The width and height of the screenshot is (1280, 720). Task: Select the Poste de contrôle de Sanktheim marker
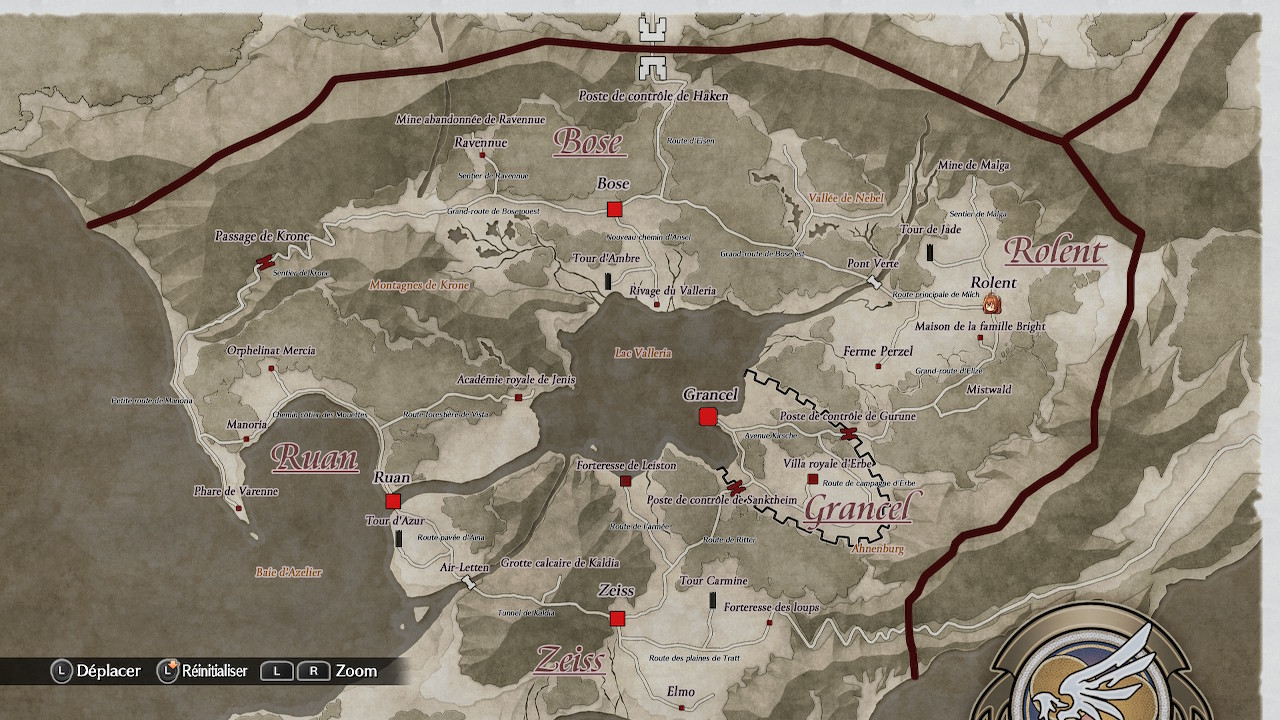(x=735, y=487)
